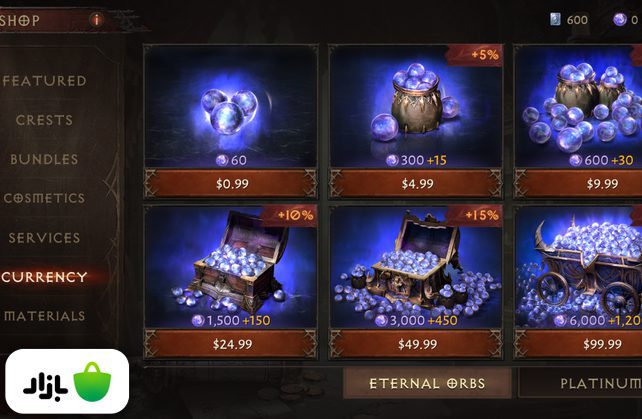Open the Cosmetics category

click(x=45, y=198)
